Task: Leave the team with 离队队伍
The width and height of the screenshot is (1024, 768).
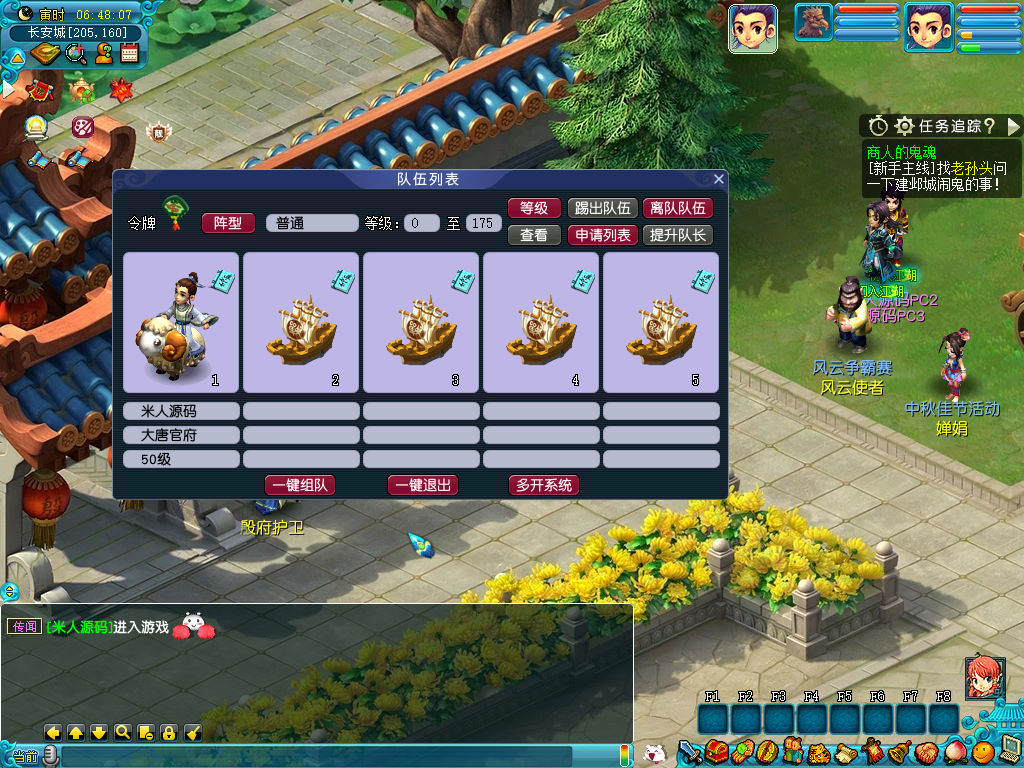Action: coord(677,208)
